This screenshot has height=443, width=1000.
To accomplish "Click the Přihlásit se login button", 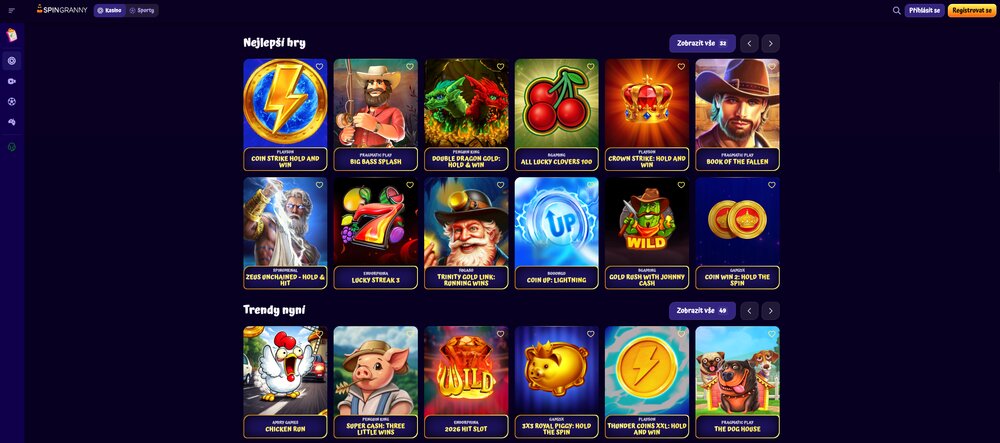I will pyautogui.click(x=925, y=10).
